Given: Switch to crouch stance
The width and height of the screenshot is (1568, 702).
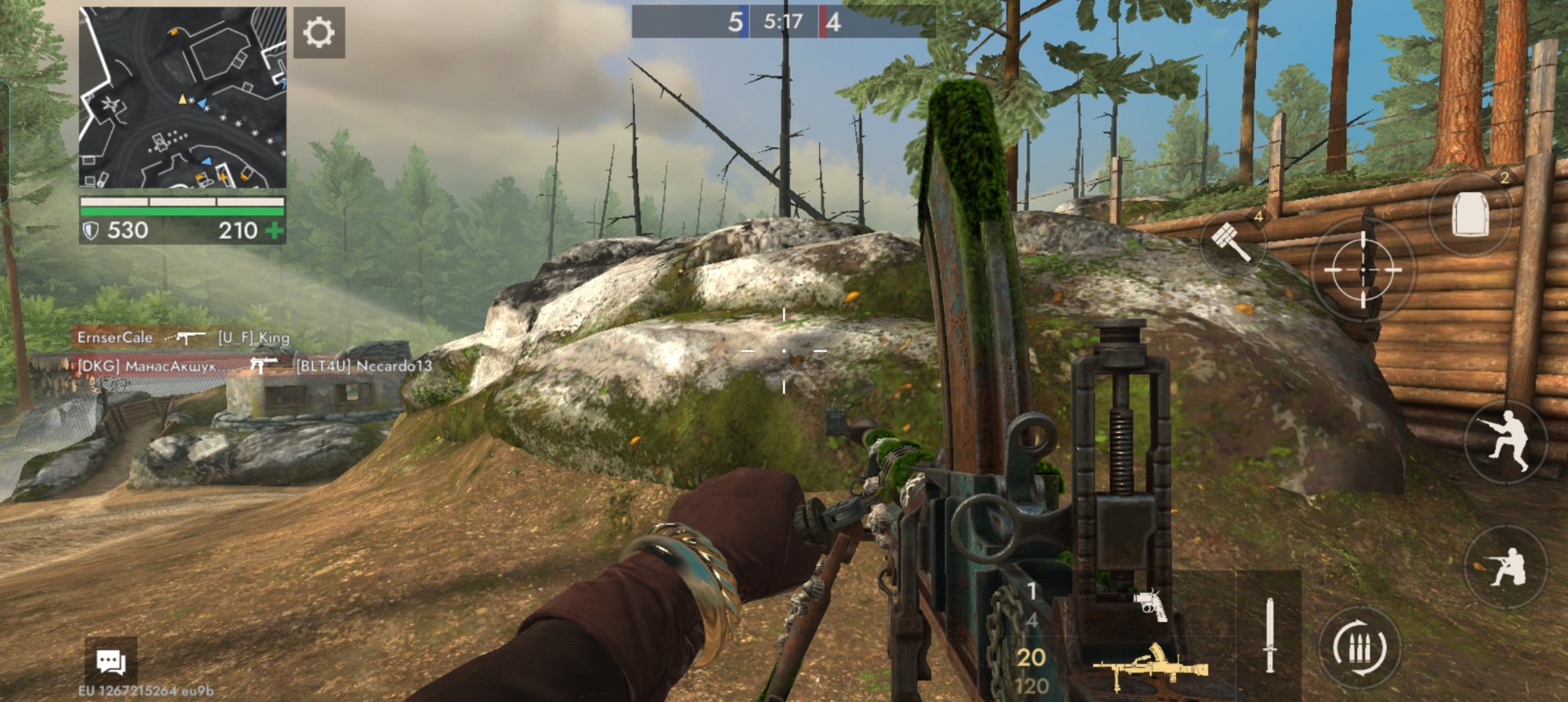Looking at the screenshot, I should click(x=1505, y=566).
